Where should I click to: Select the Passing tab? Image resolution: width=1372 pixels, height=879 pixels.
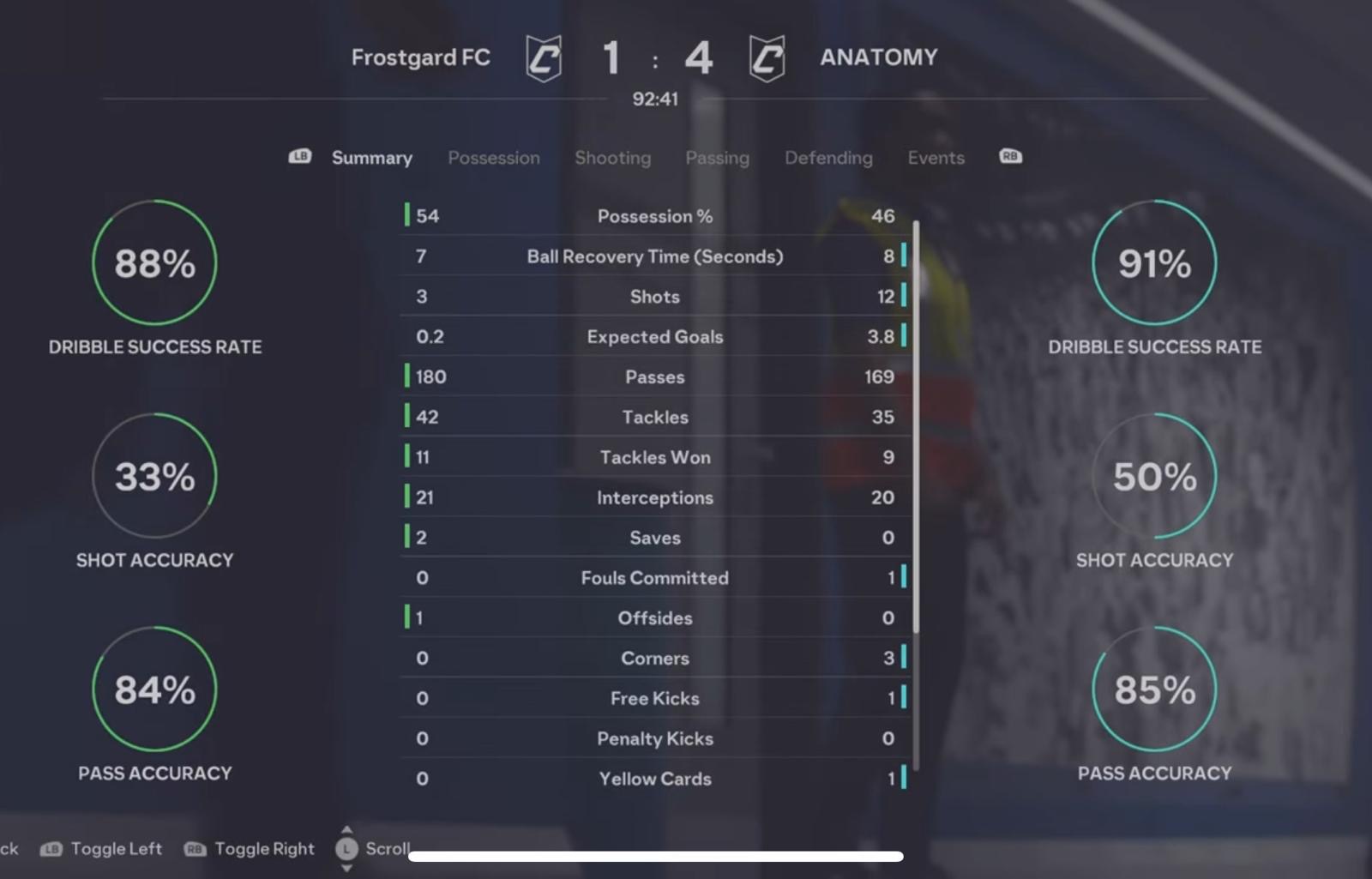pos(717,158)
